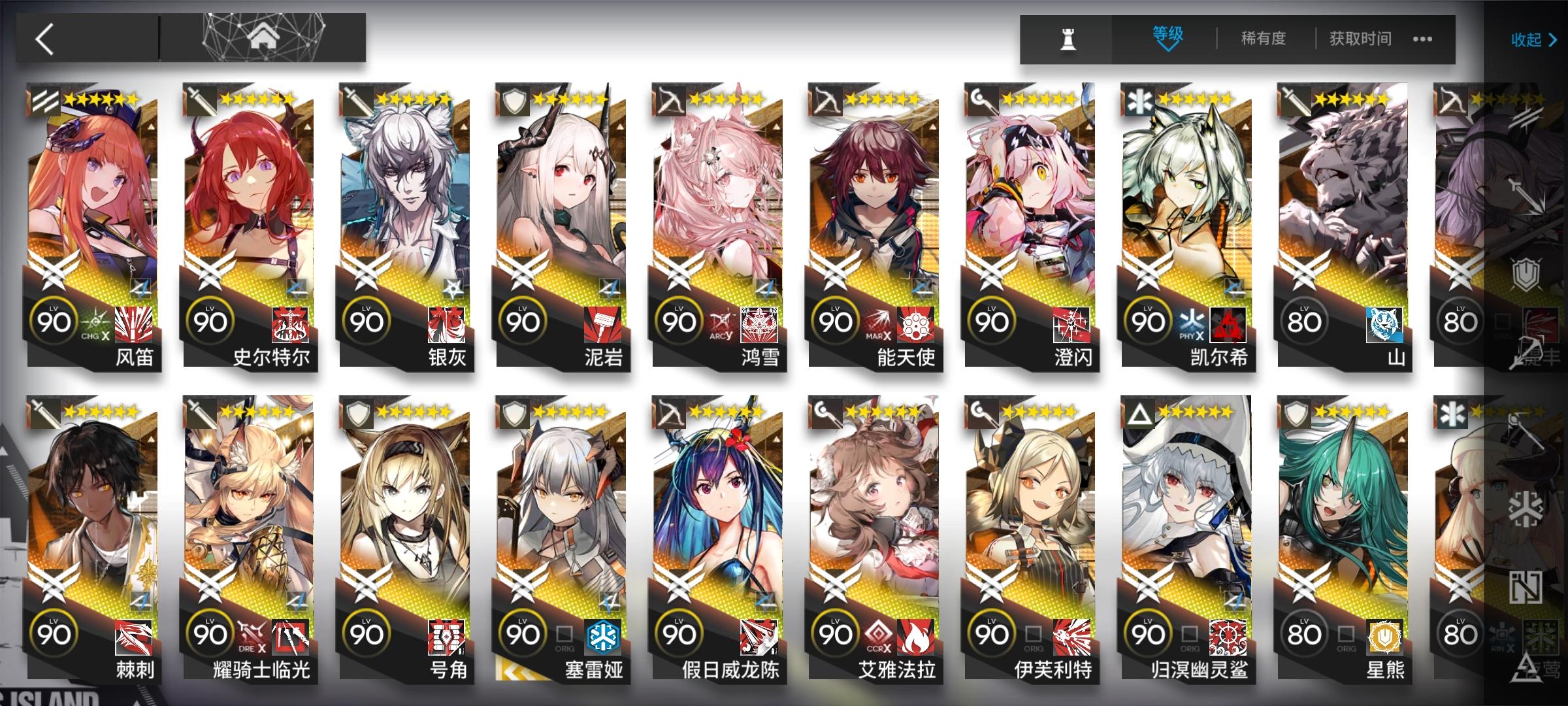Collapse the list with the 收起 button
Image resolution: width=1568 pixels, height=706 pixels.
tap(1528, 39)
